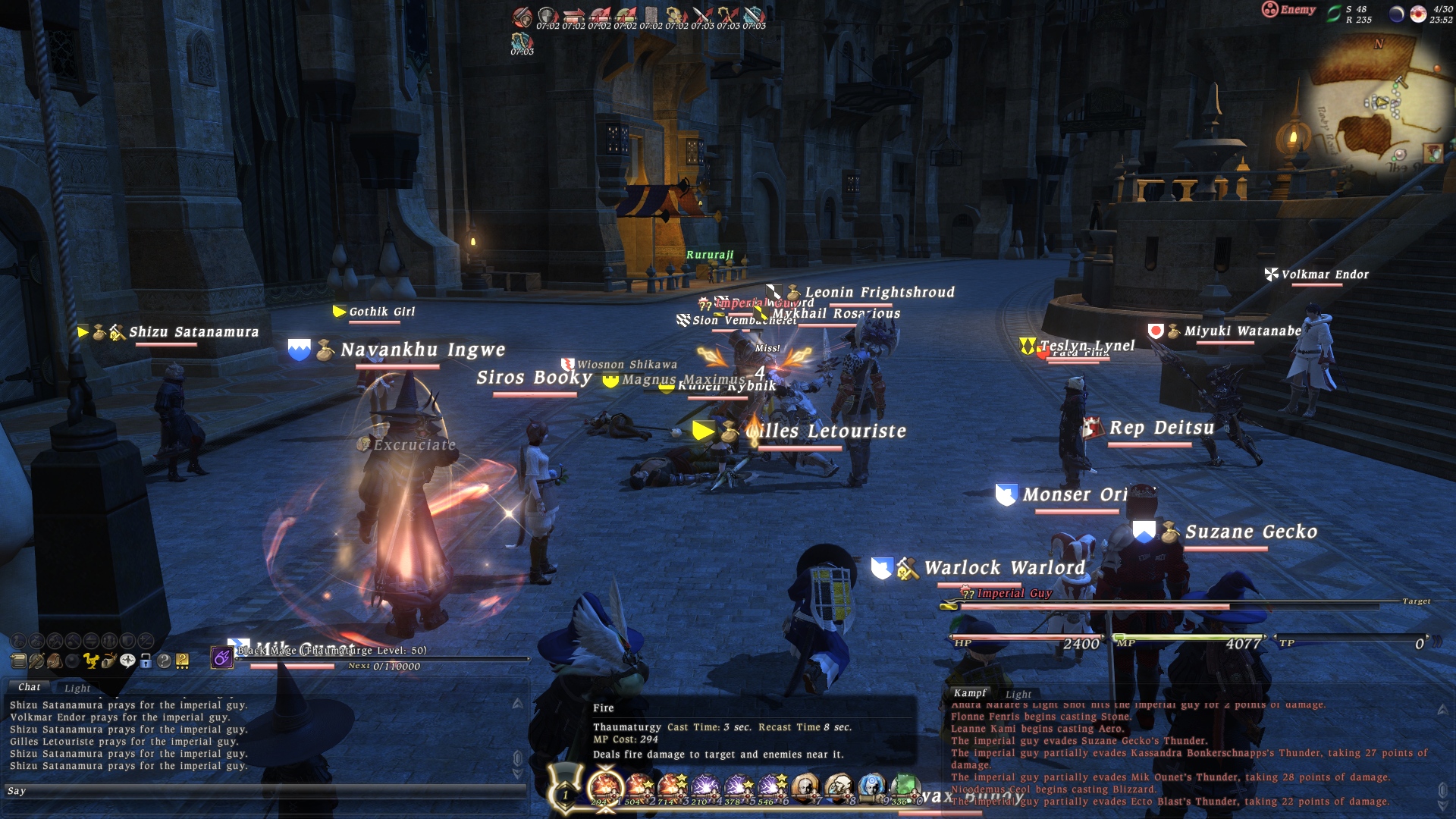Screen dimensions: 1456x819
Task: Select the Chat tab in the left log
Action: click(30, 687)
